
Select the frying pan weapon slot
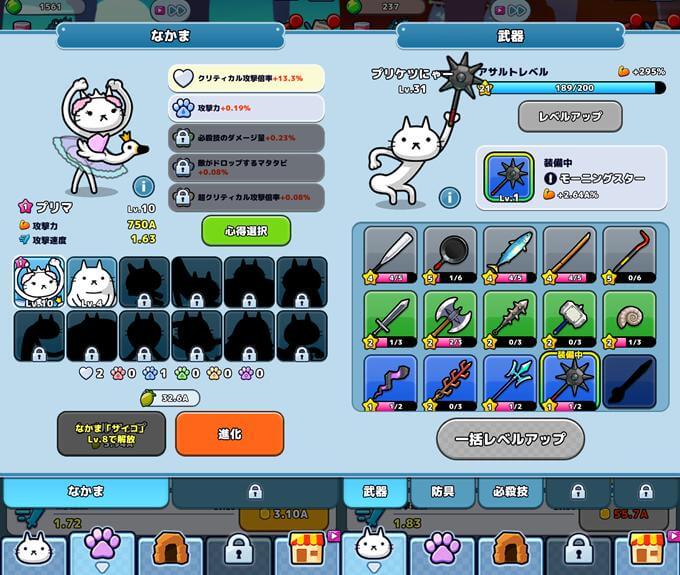coord(450,254)
